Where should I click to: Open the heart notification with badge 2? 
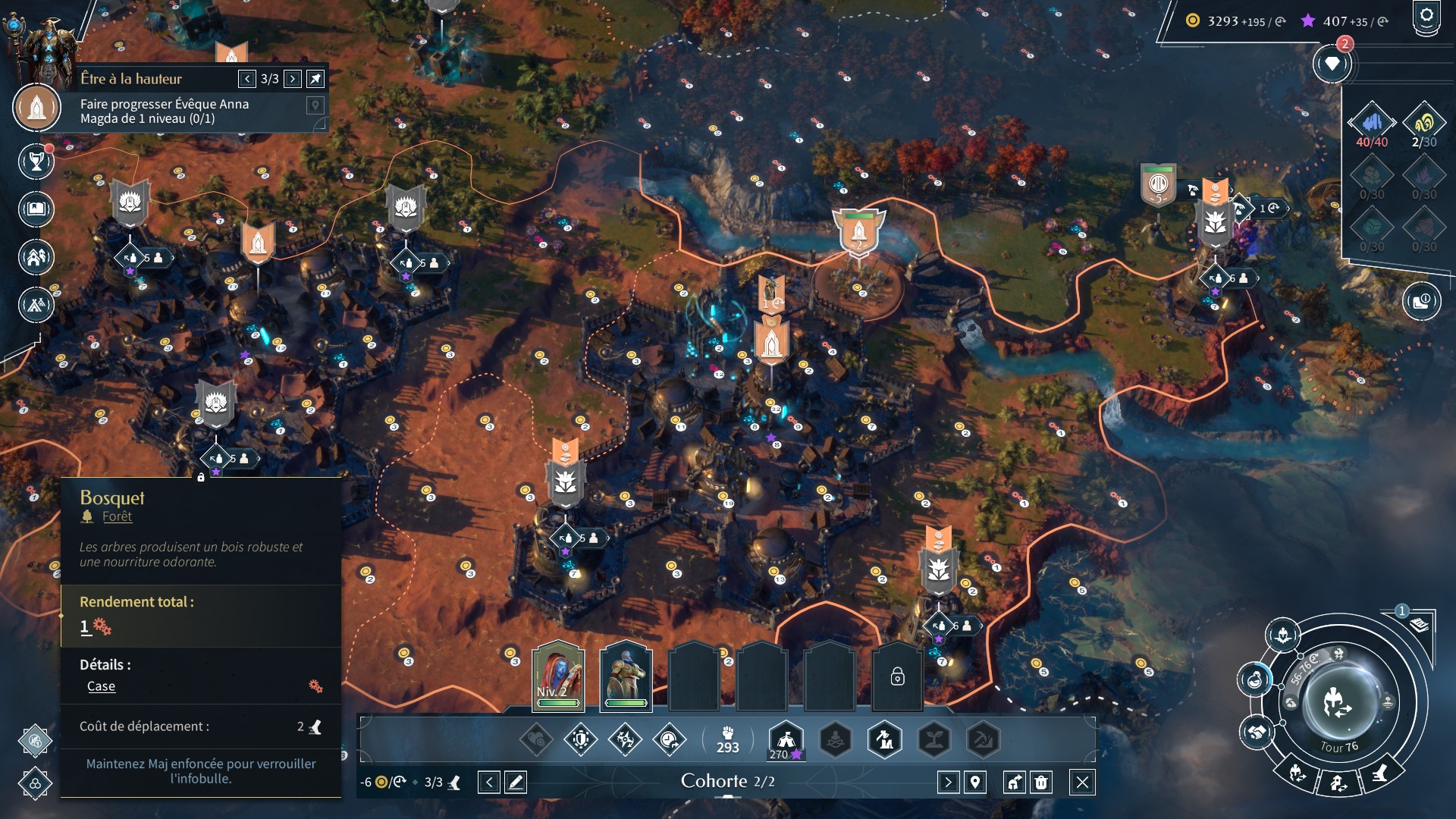tap(1332, 64)
